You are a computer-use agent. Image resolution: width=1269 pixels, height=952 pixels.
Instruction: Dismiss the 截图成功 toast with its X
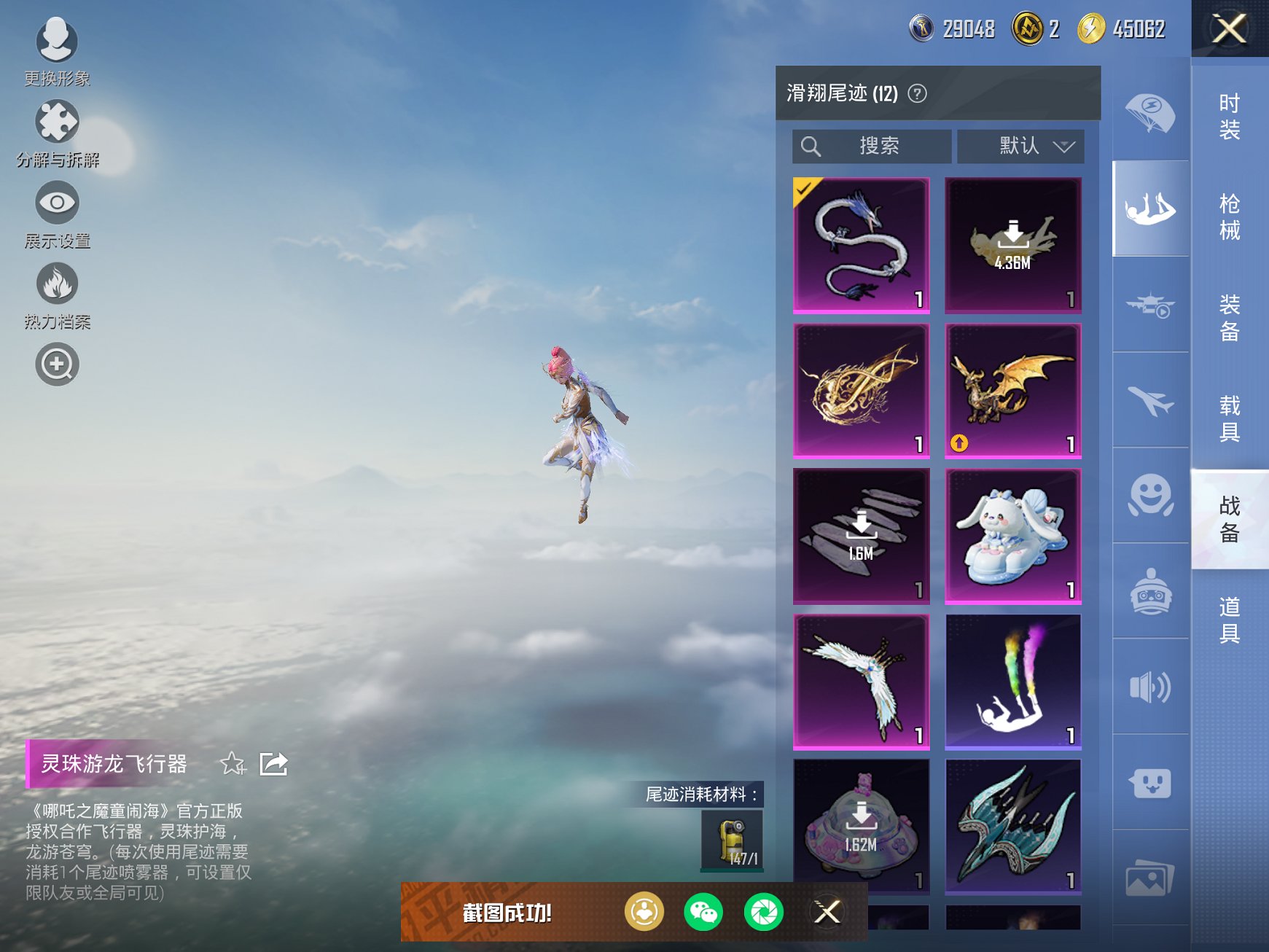(829, 911)
